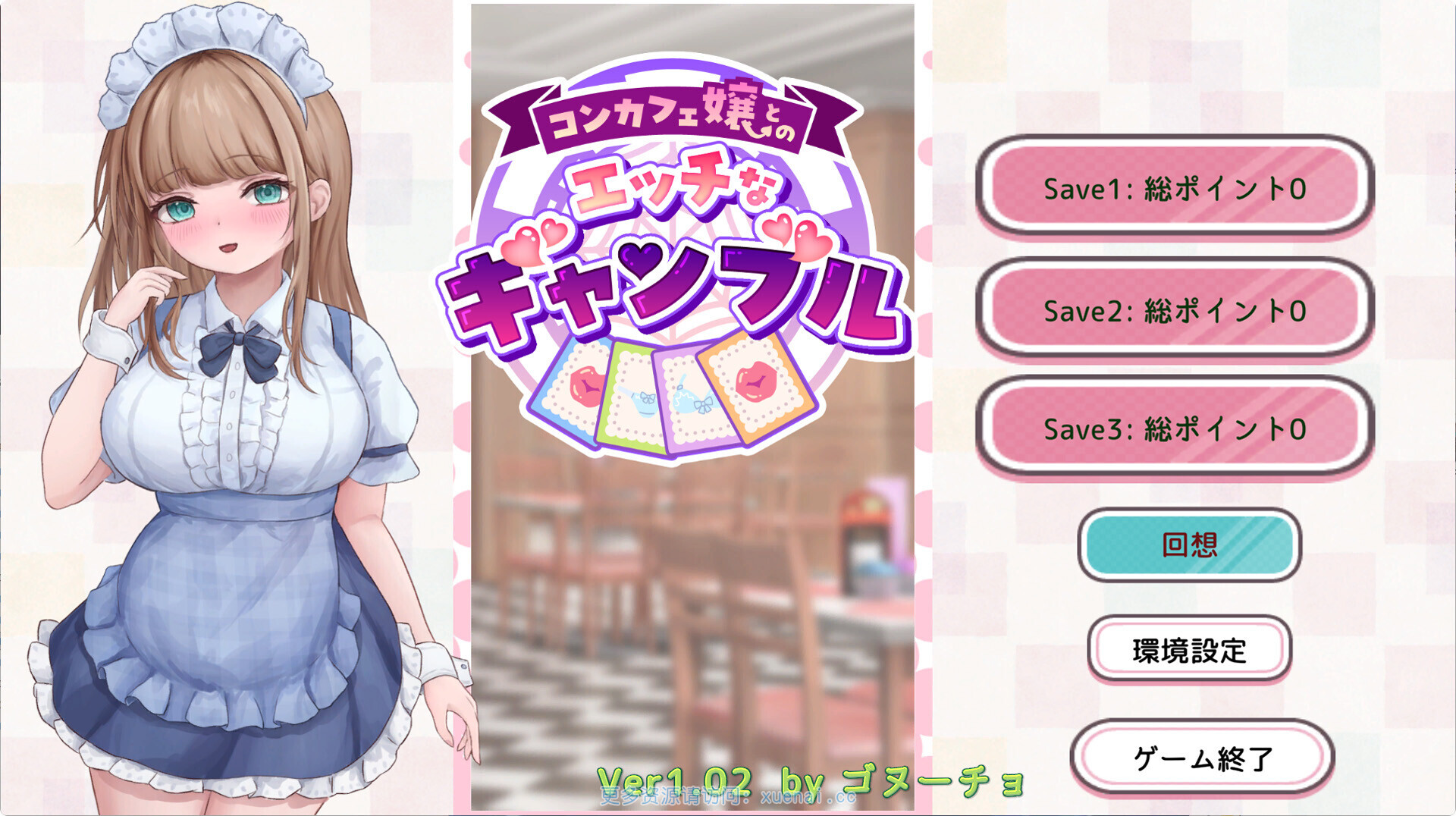Choose the Save3 save slot
Viewport: 1456px width, 816px height.
click(x=1174, y=428)
